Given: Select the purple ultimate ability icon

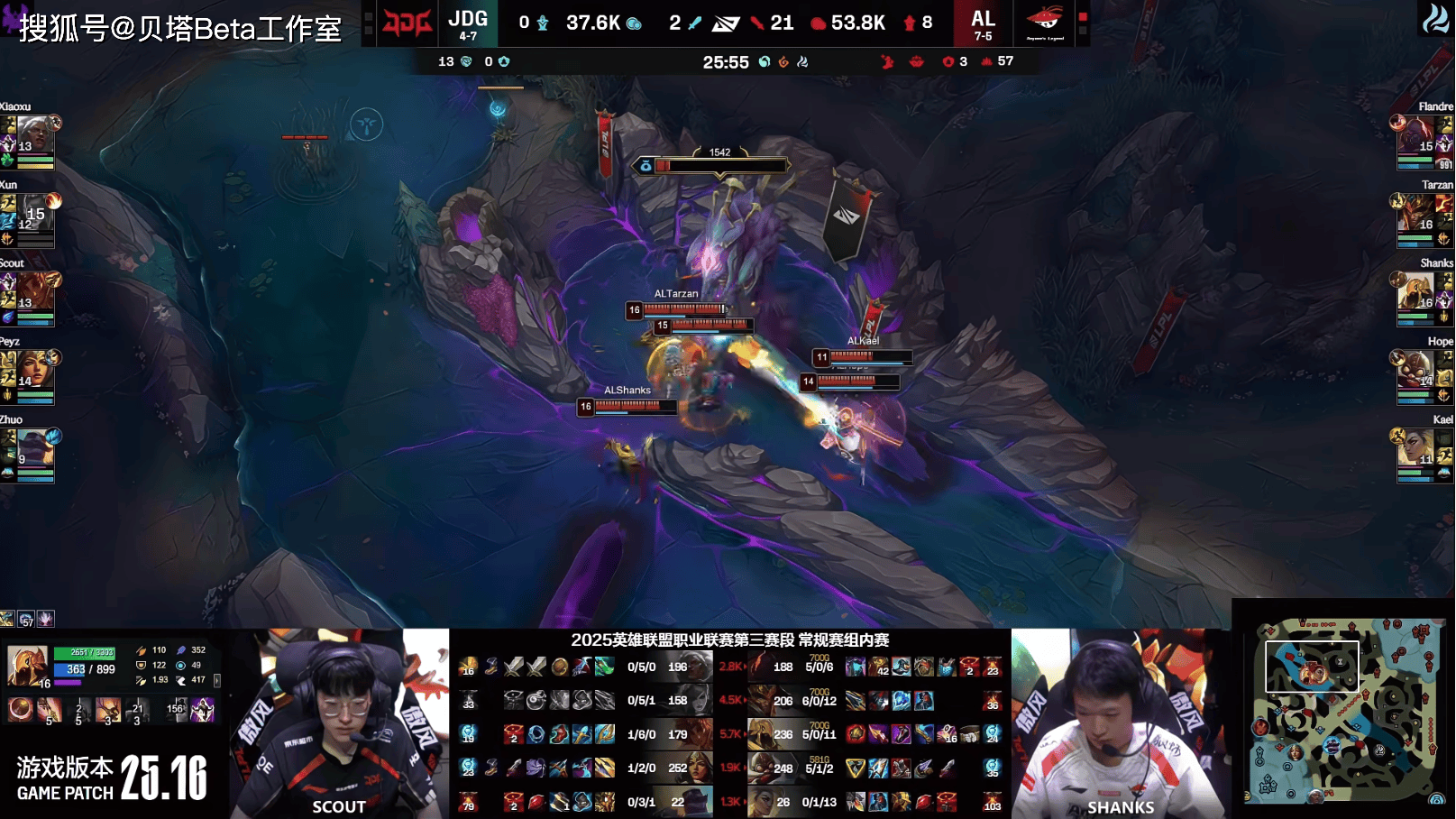Looking at the screenshot, I should coord(202,710).
